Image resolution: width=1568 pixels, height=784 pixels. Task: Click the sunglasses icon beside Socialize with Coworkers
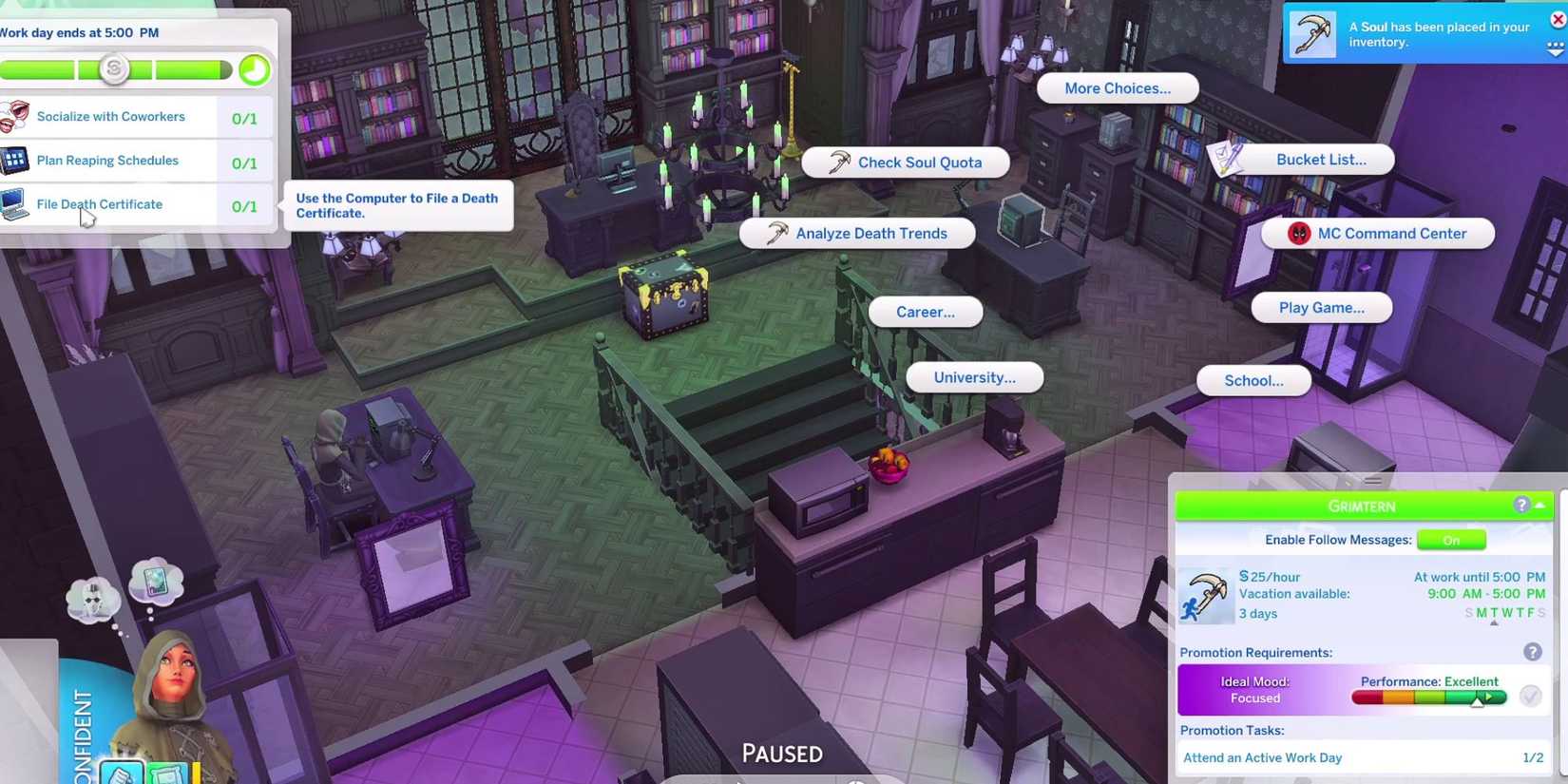14,116
